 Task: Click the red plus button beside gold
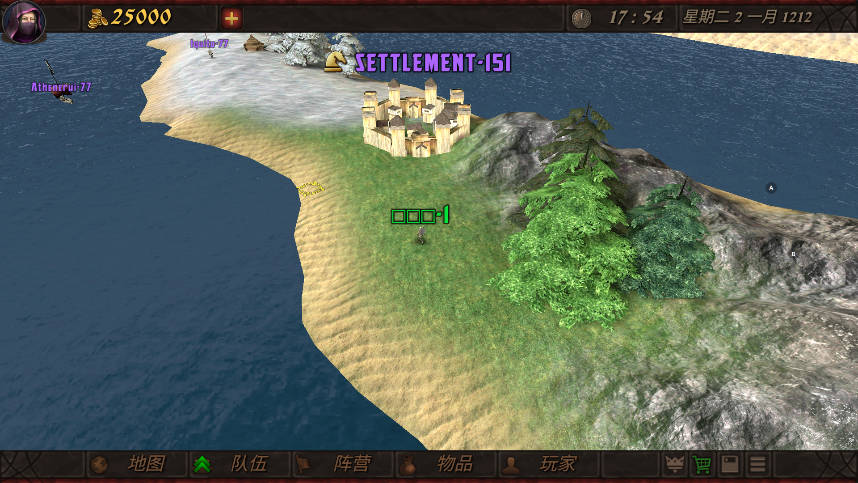click(232, 18)
